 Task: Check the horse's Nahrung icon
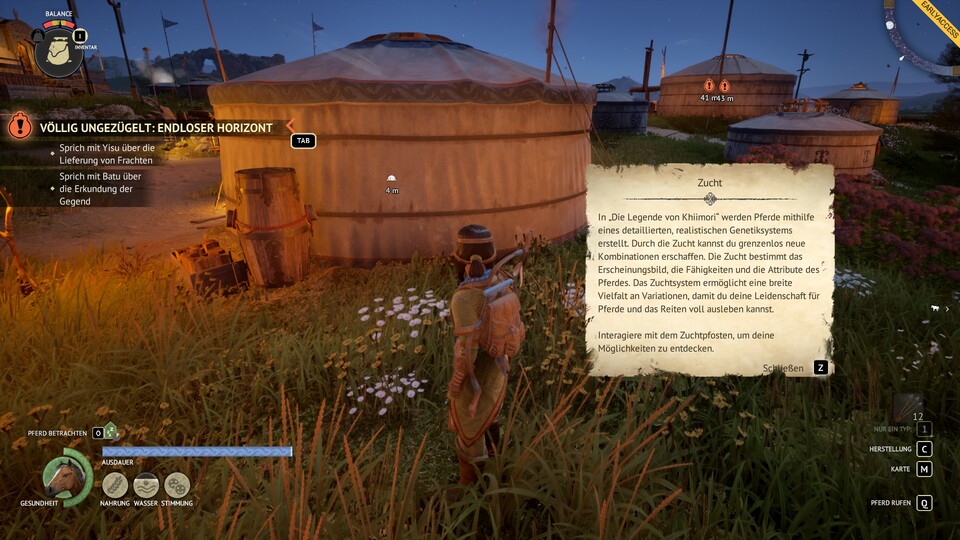point(115,485)
